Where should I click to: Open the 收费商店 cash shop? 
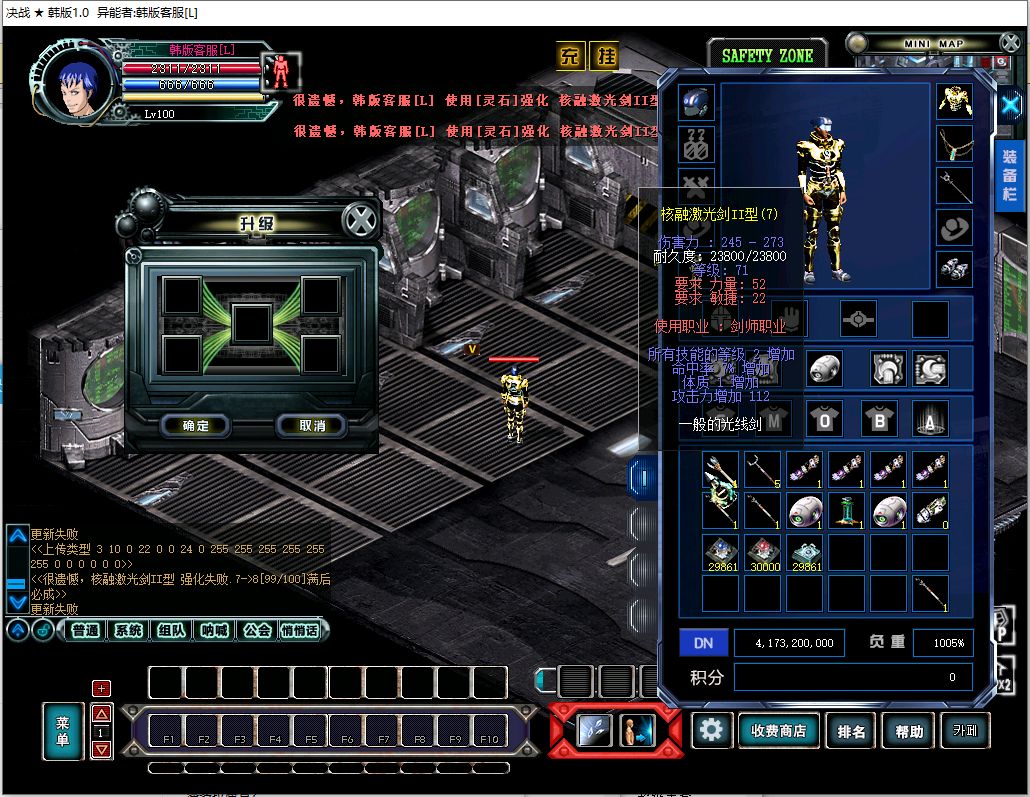(x=778, y=731)
